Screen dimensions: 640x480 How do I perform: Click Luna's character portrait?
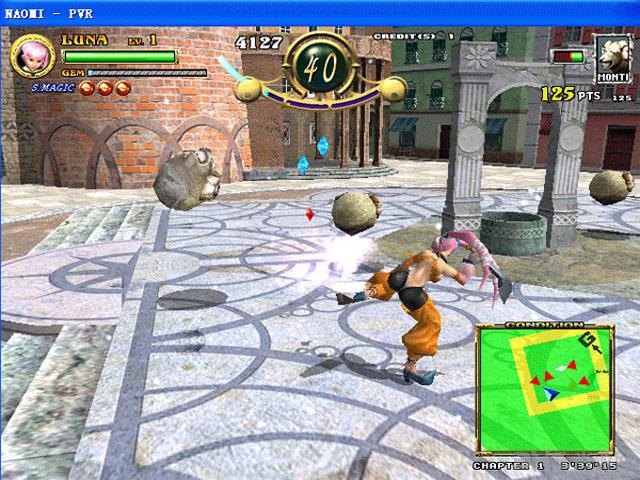click(30, 56)
